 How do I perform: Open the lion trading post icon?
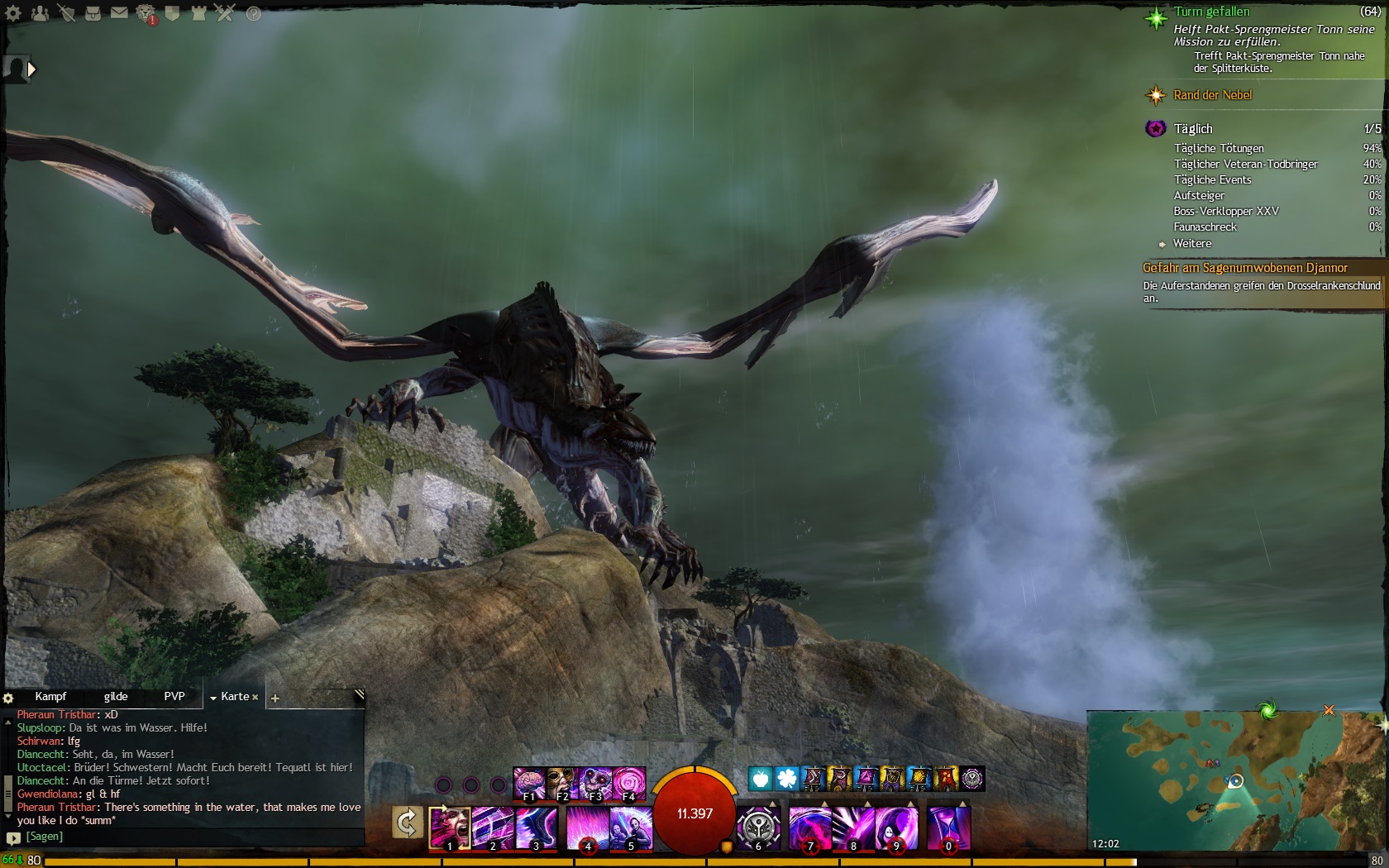146,13
